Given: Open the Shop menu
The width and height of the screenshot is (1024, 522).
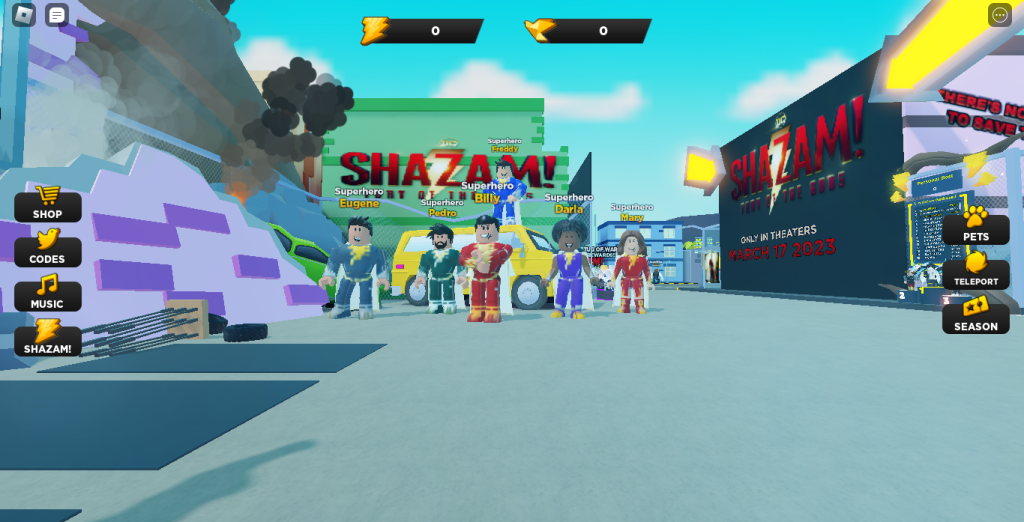Looking at the screenshot, I should tap(47, 204).
